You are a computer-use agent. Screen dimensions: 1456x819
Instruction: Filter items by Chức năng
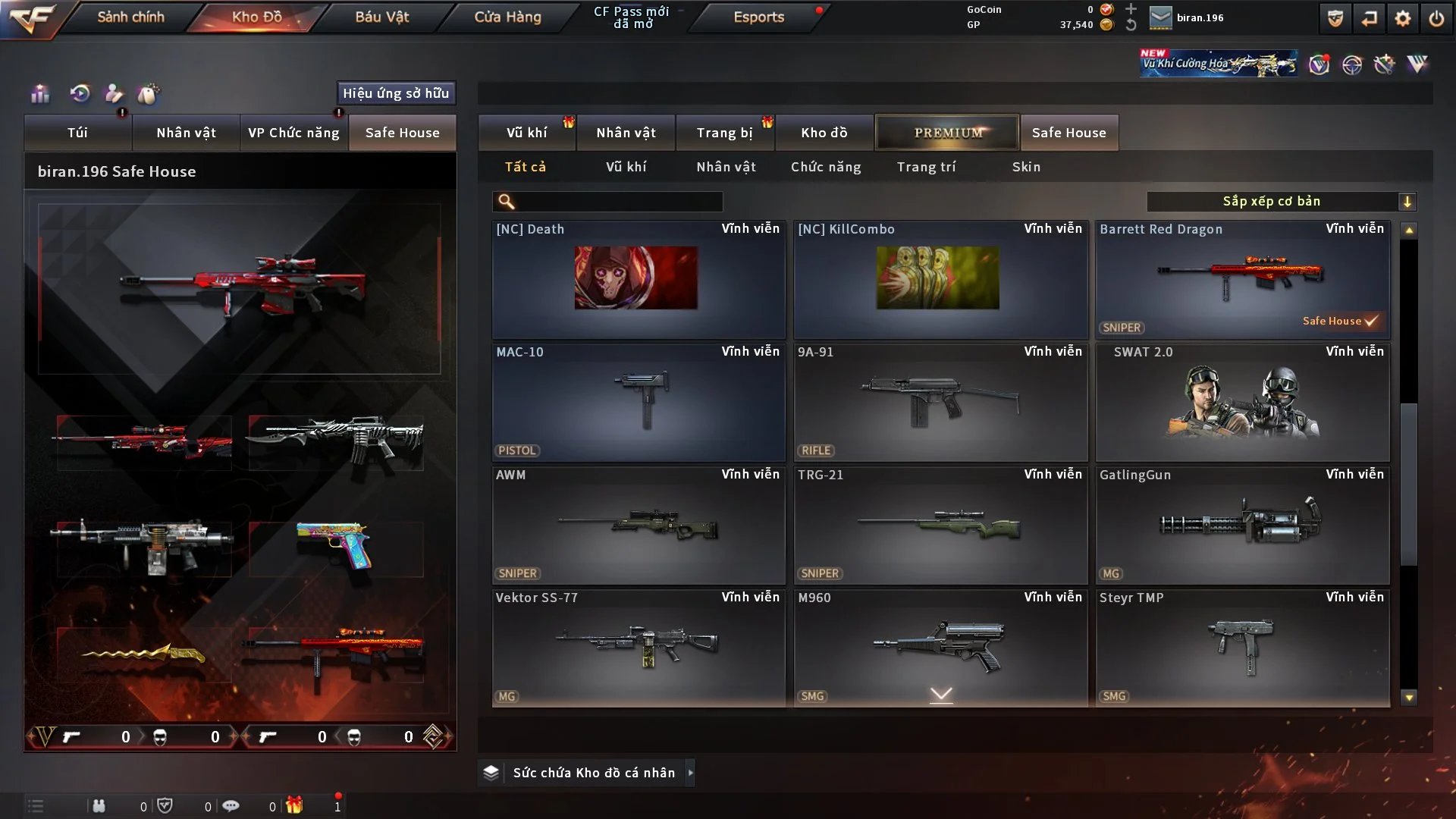[826, 167]
